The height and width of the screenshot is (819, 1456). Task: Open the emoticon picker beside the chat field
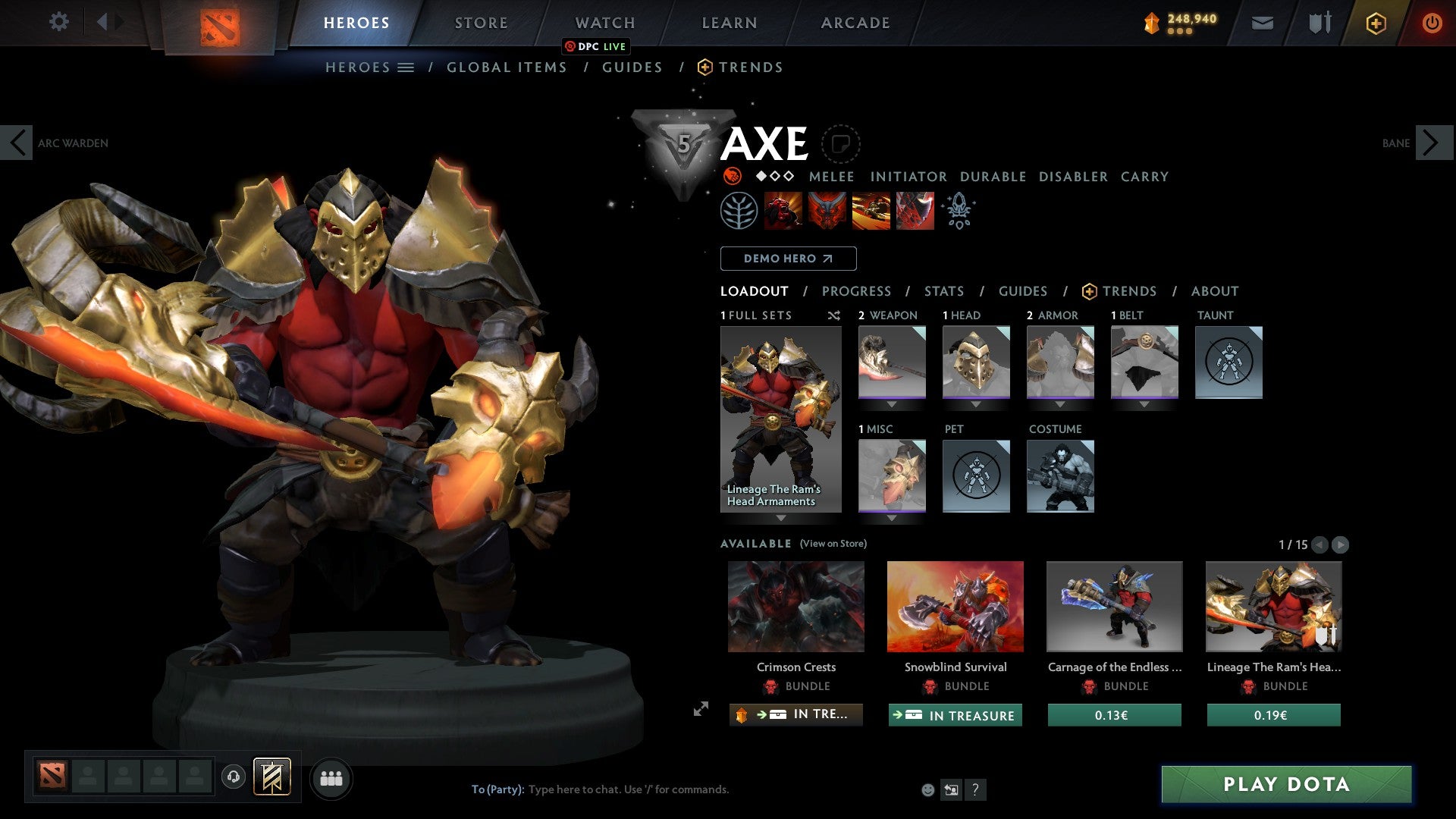[x=927, y=789]
